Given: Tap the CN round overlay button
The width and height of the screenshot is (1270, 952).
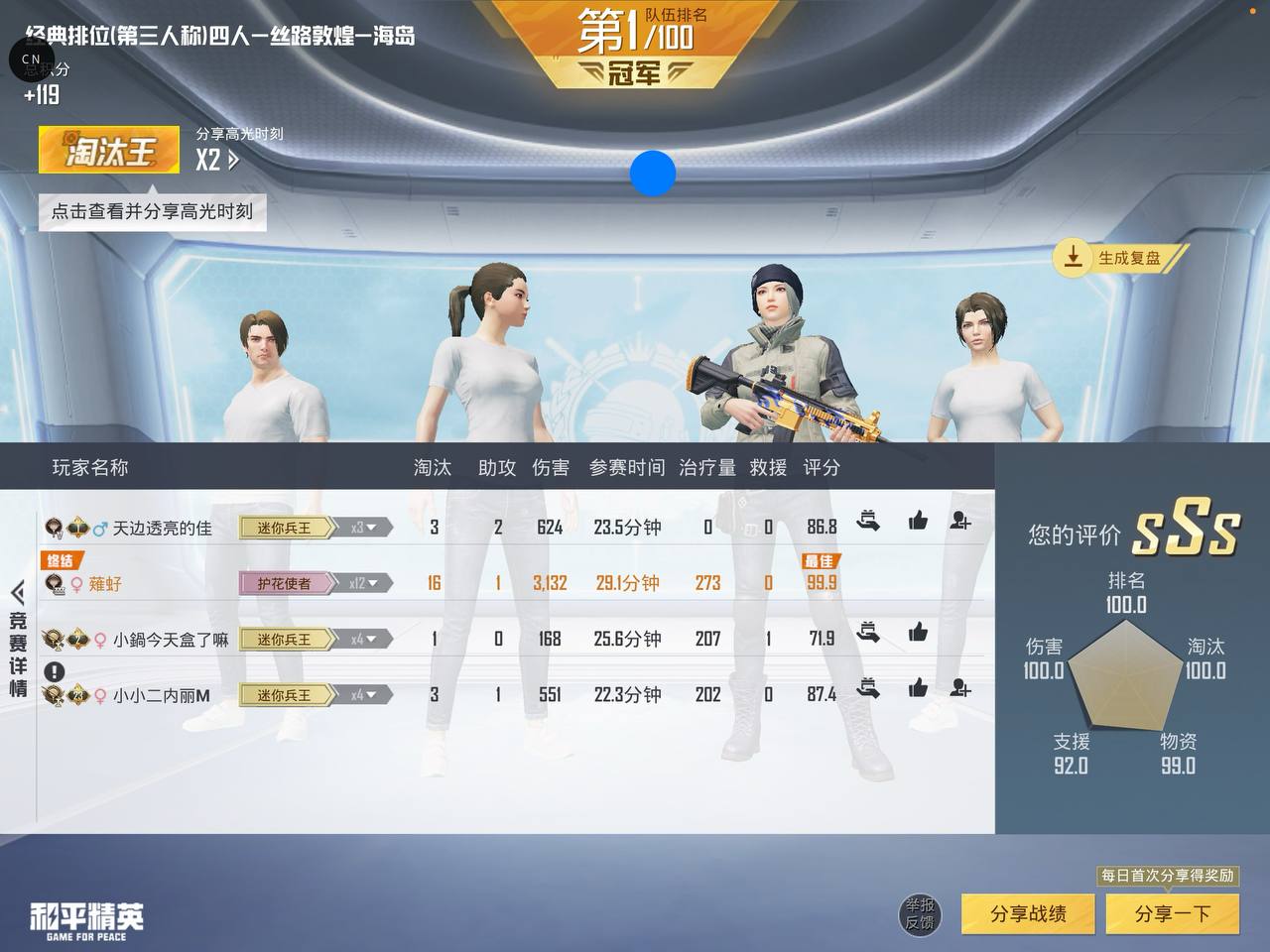Looking at the screenshot, I should click(x=31, y=59).
